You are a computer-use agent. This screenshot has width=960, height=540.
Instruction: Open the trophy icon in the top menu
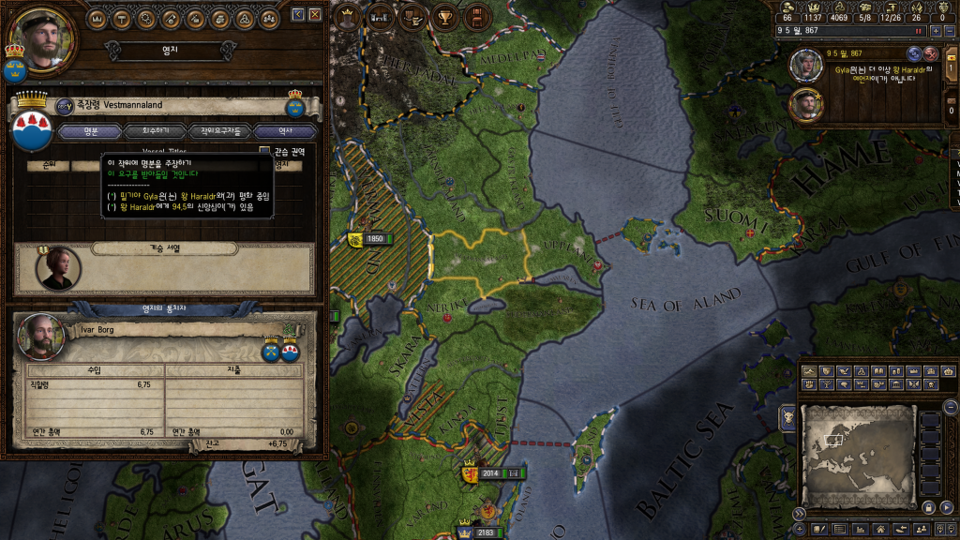click(x=442, y=16)
